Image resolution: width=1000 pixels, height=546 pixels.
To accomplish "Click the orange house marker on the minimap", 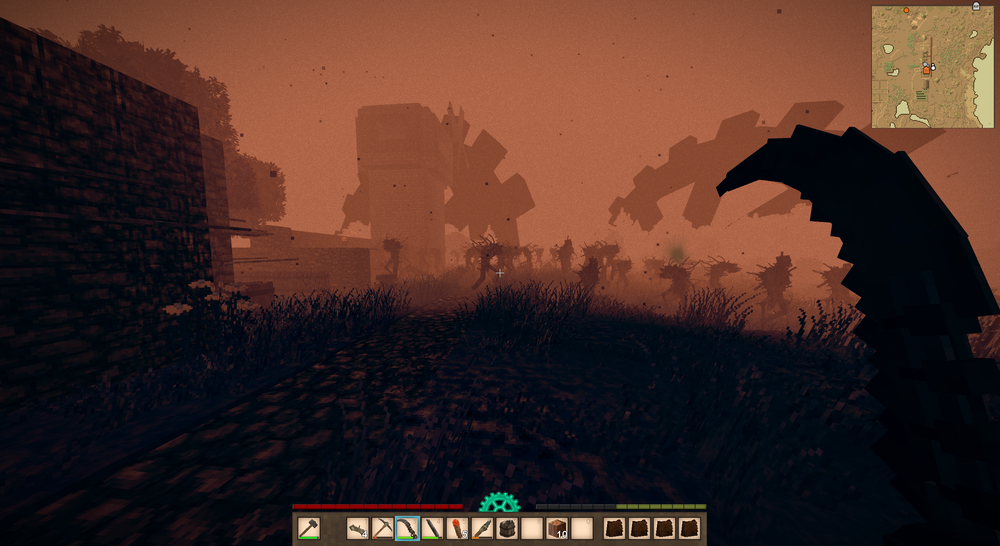I will click(926, 70).
